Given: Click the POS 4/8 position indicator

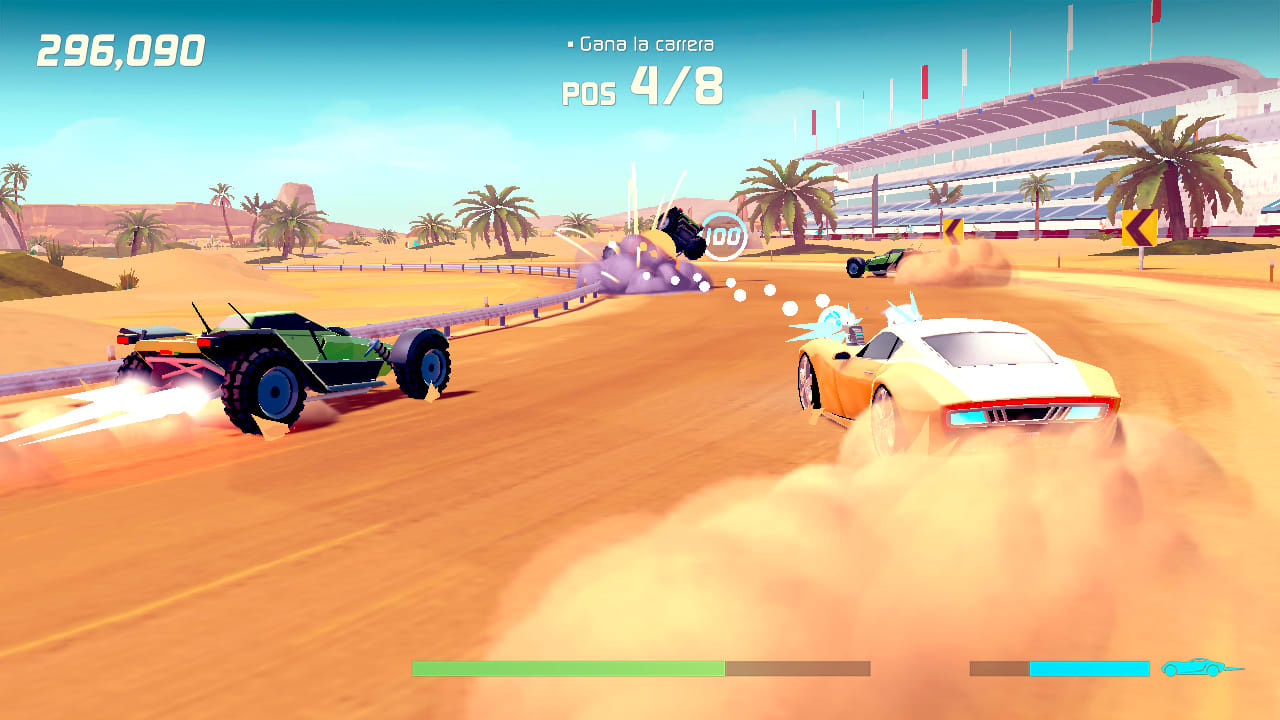Looking at the screenshot, I should click(641, 90).
